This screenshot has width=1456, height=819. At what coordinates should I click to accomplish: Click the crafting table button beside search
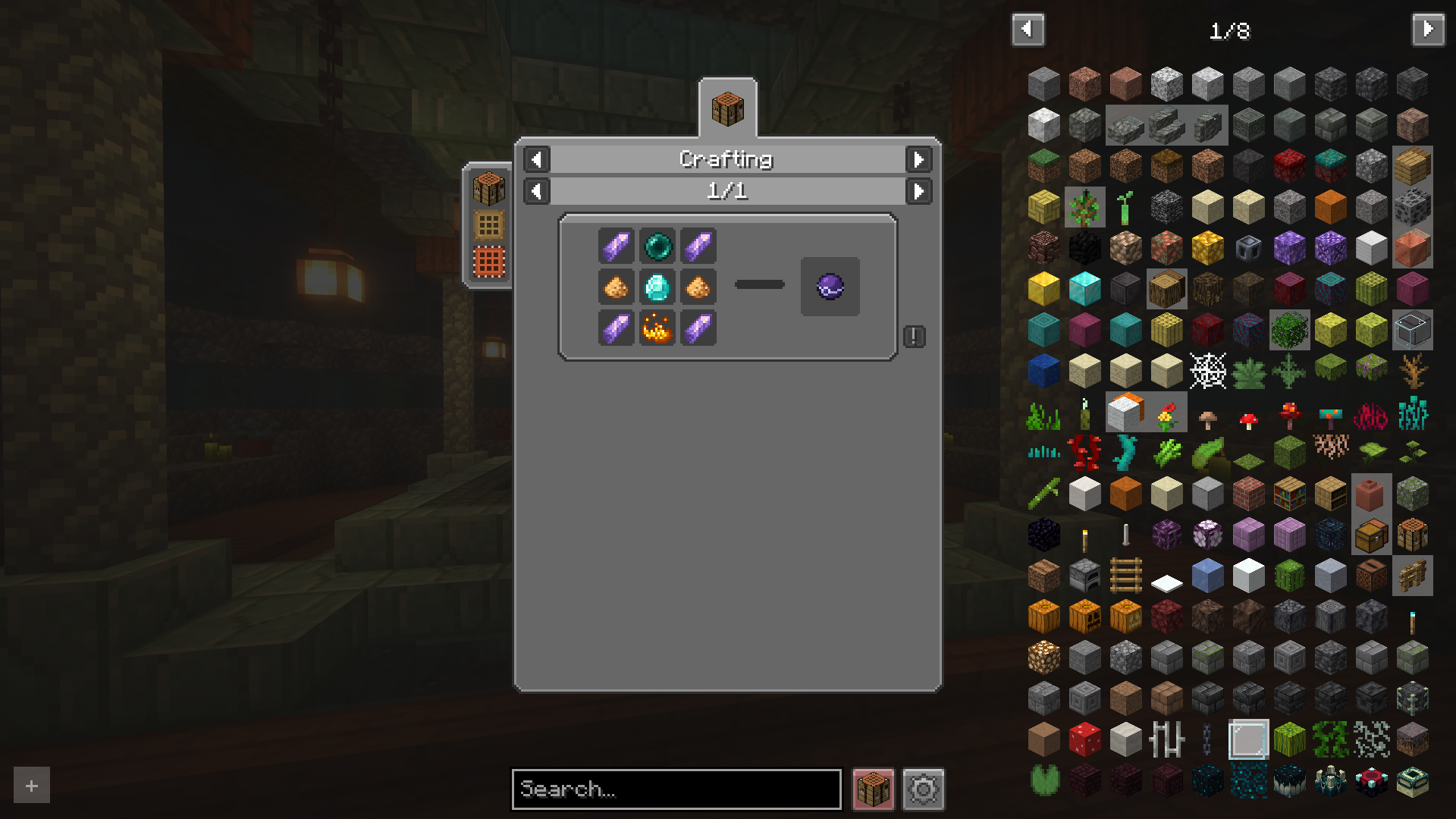click(873, 789)
